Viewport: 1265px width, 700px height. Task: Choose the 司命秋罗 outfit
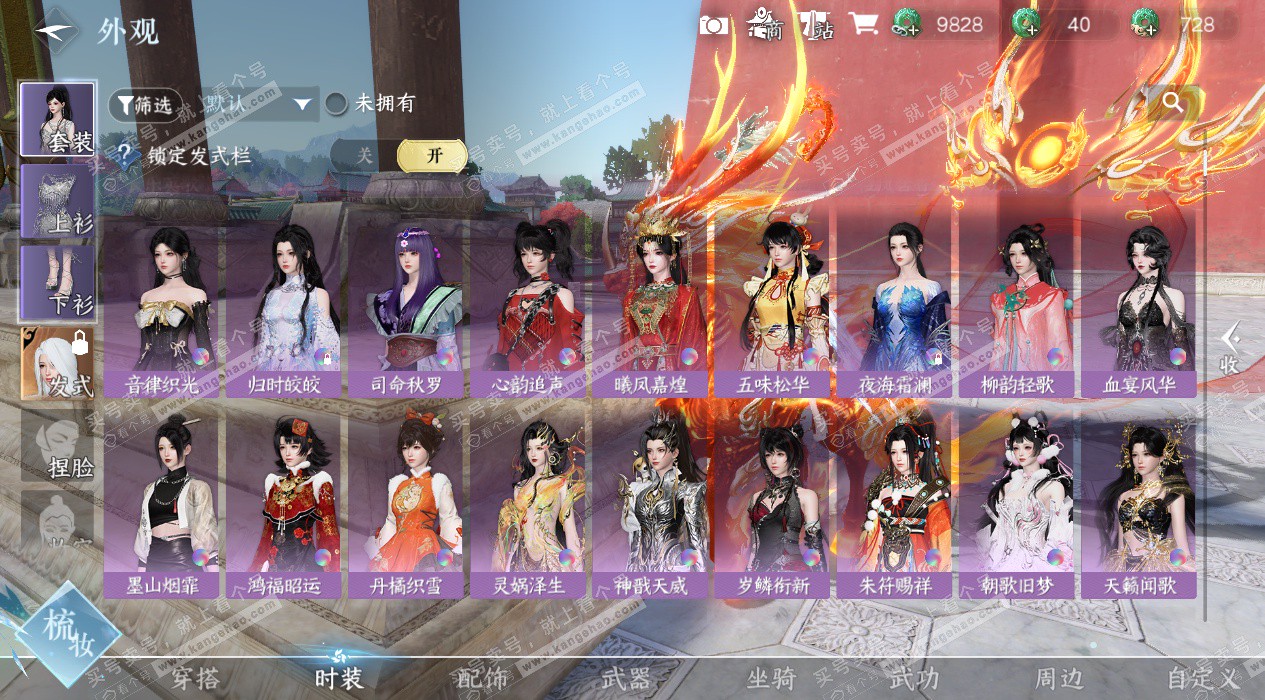[x=405, y=305]
